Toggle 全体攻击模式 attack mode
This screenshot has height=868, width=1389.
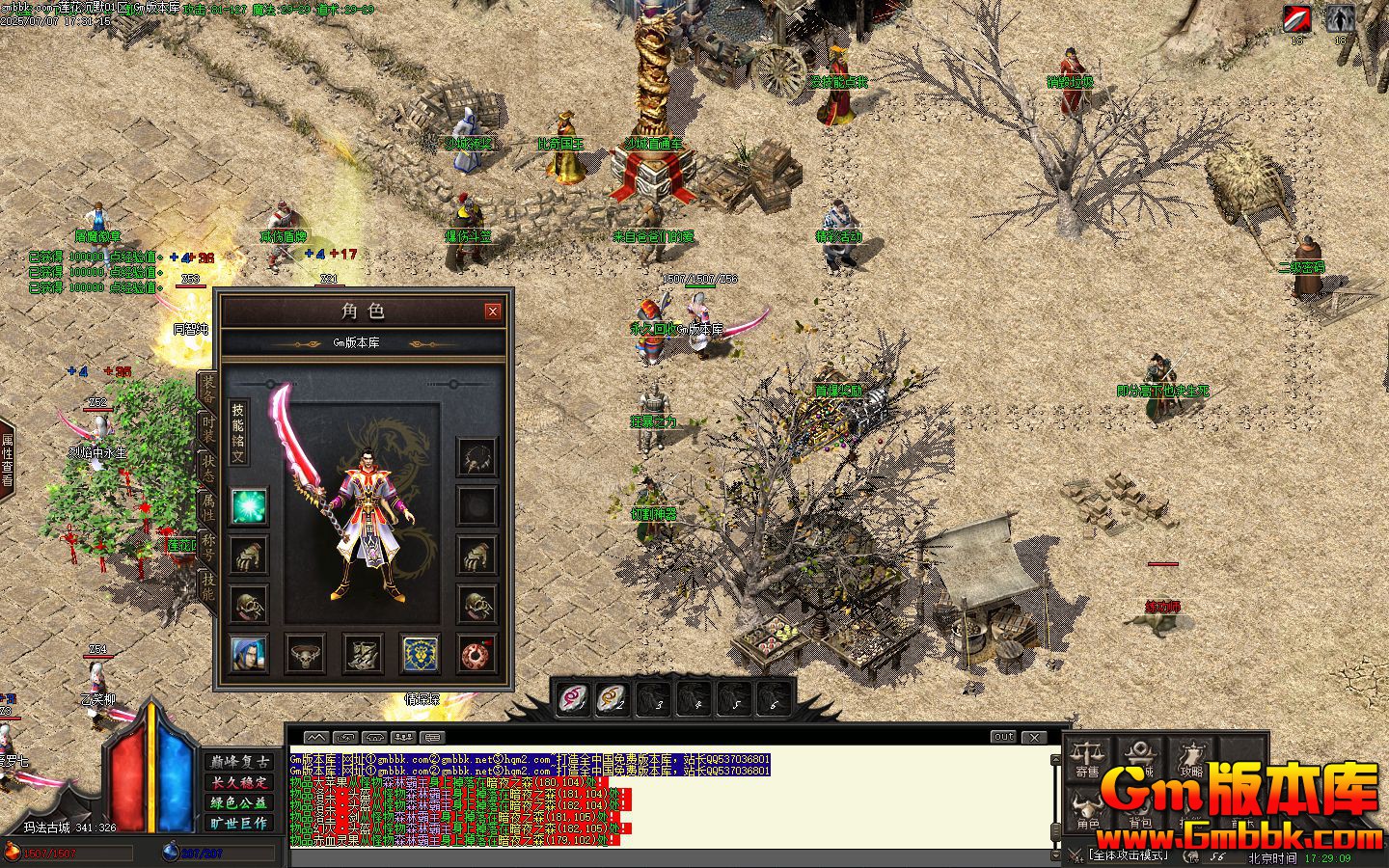coord(1129,854)
